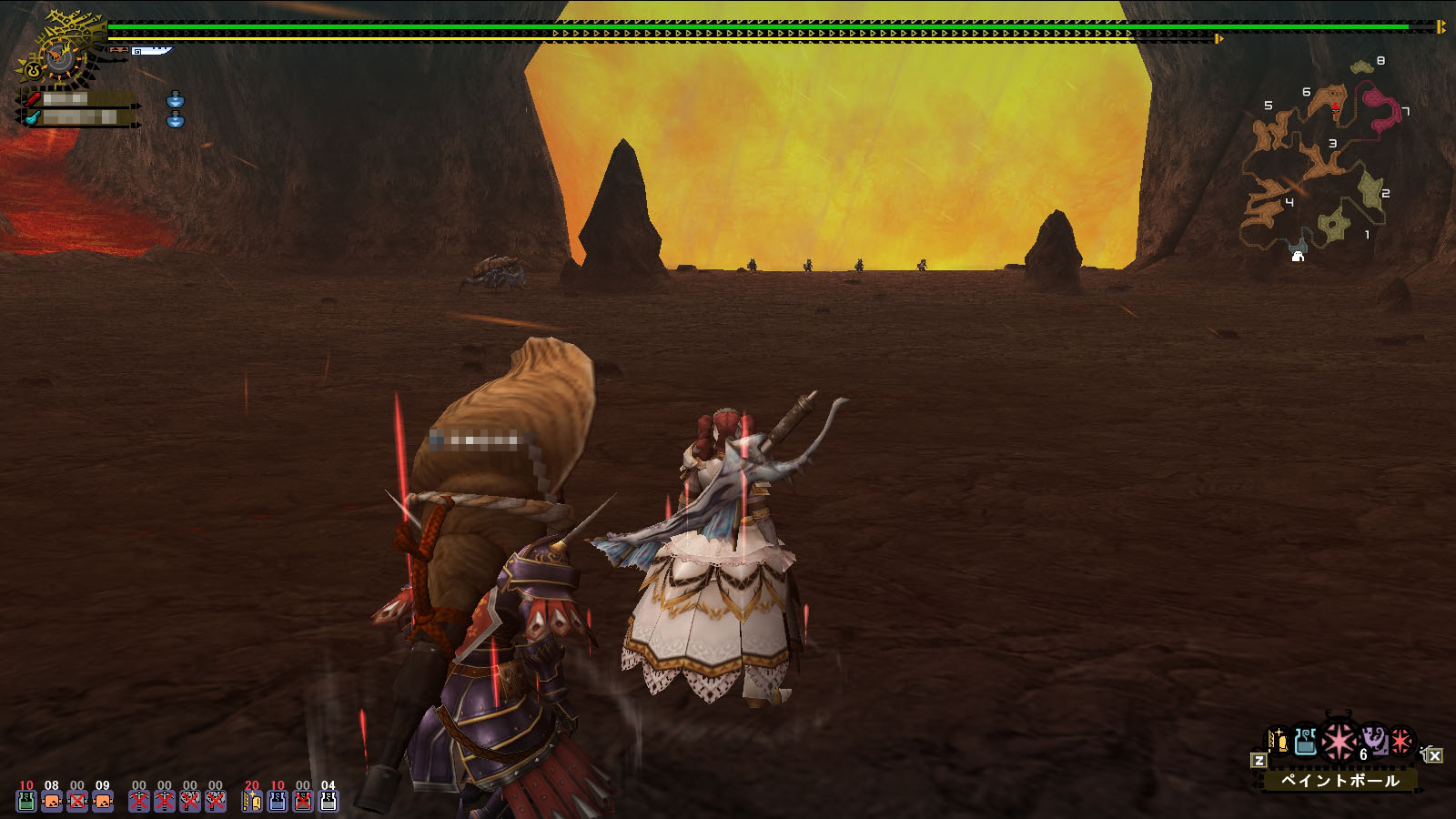Select the red starburst item in the selector

(1401, 742)
